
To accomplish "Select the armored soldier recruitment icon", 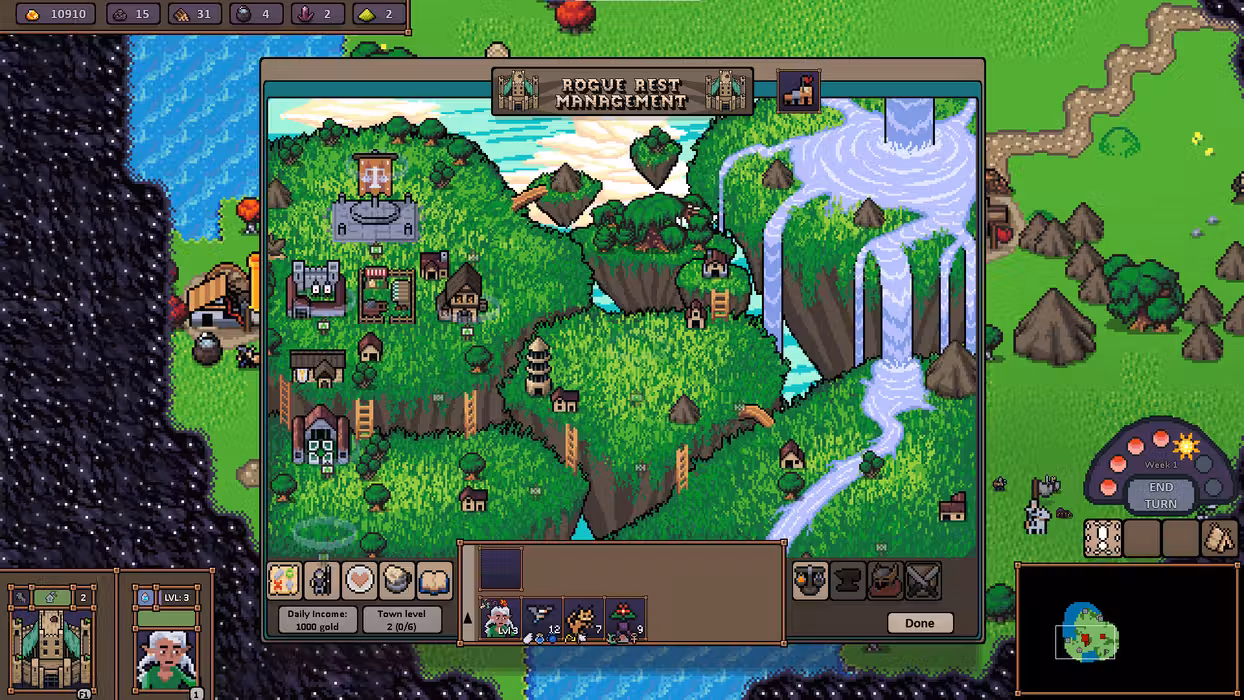I will click(322, 580).
